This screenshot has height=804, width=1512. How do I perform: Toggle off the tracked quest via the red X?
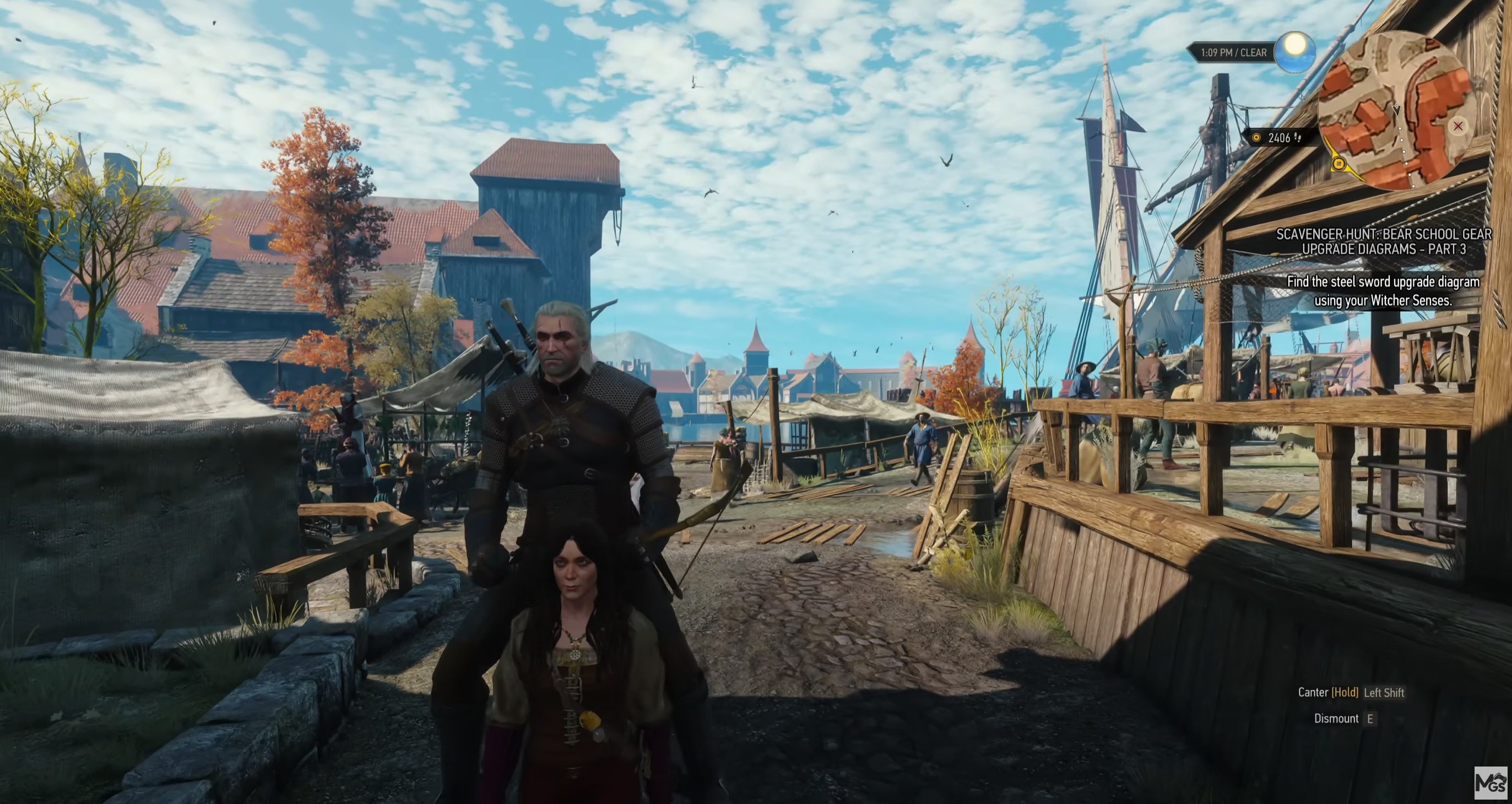(x=1458, y=127)
